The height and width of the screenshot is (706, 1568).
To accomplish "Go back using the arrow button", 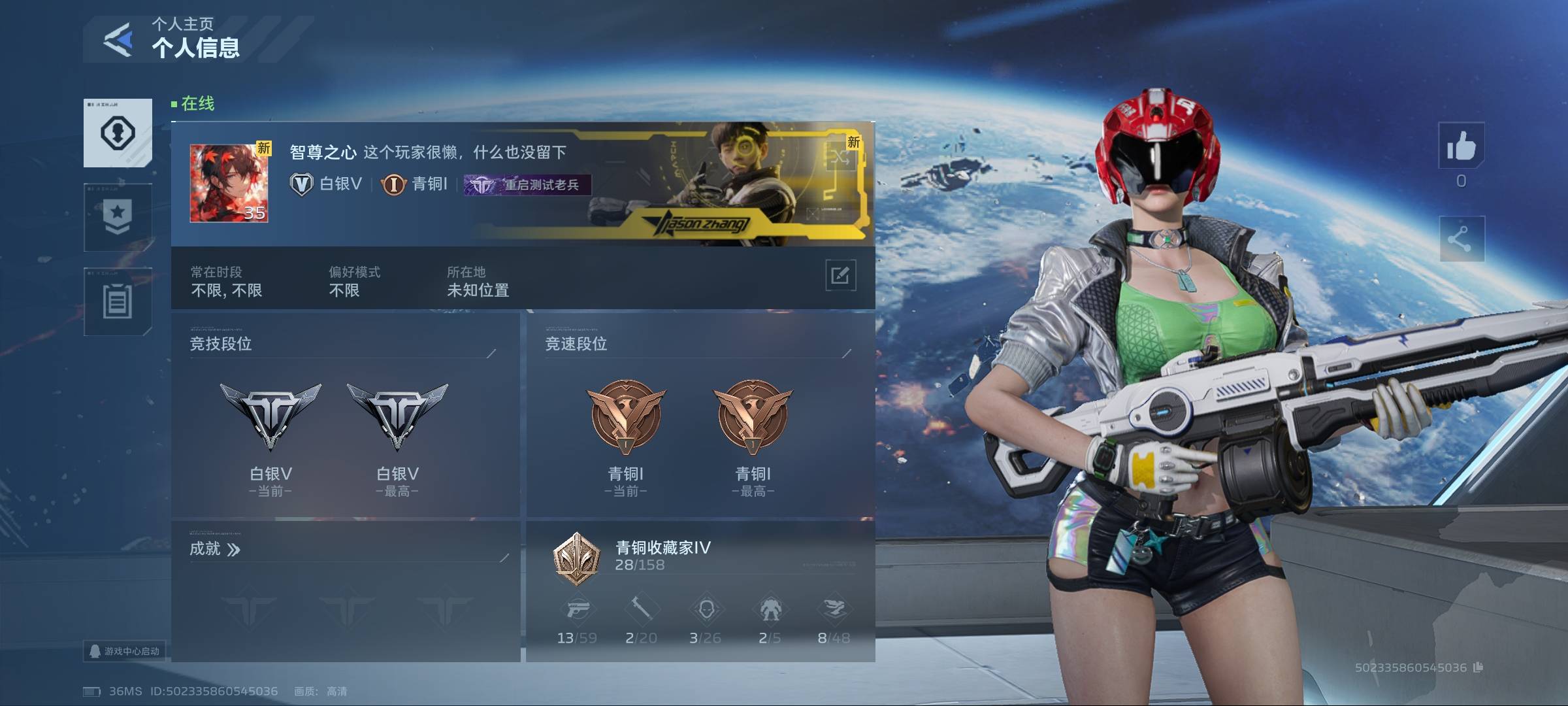I will 118,40.
